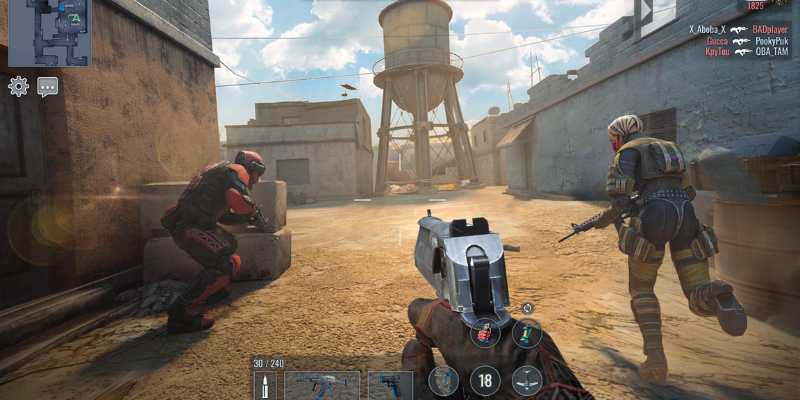
Task: Select the green smoke grenade
Action: click(527, 333)
